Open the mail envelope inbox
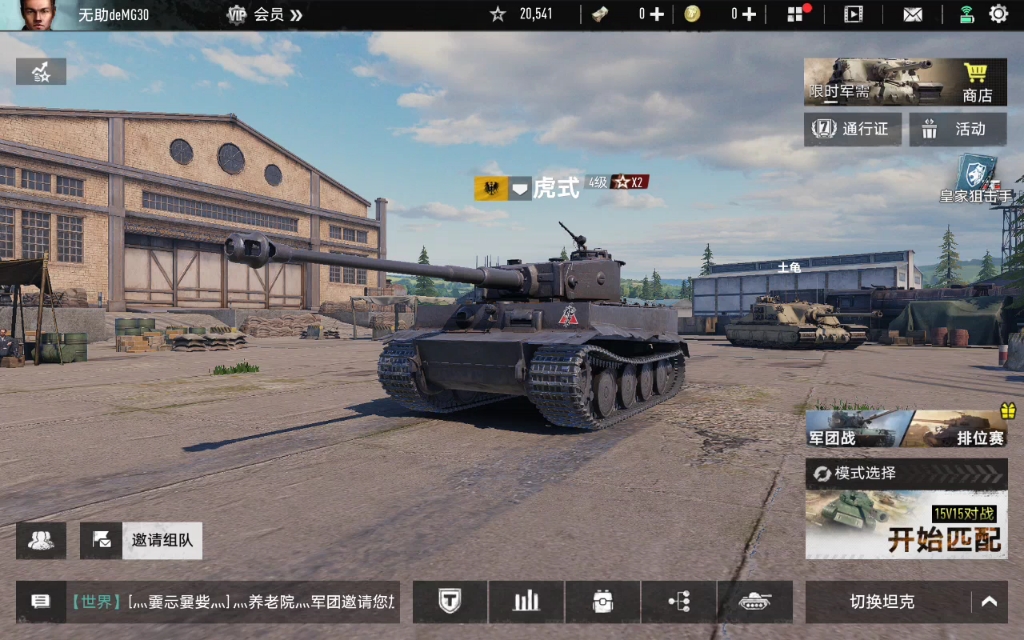1024x640 pixels. click(913, 14)
